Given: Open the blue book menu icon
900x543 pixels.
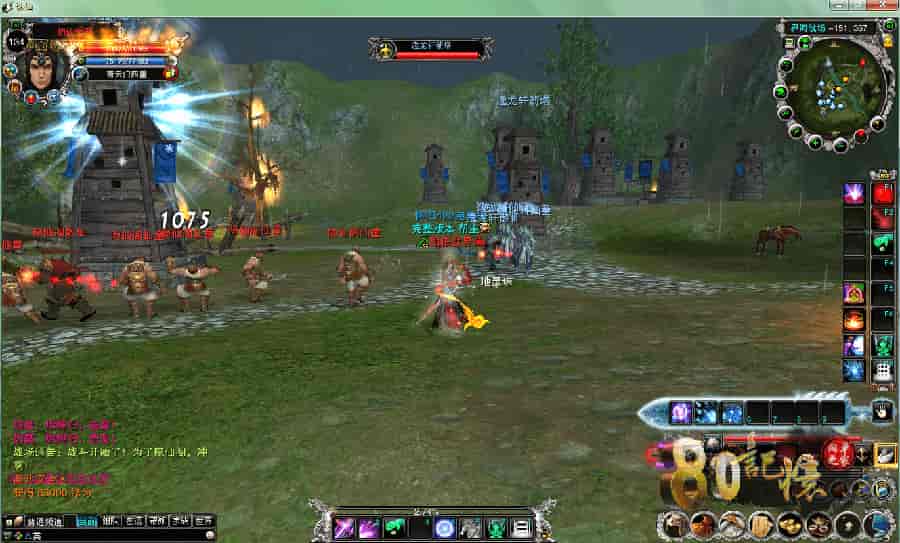Looking at the screenshot, I should point(878,523).
